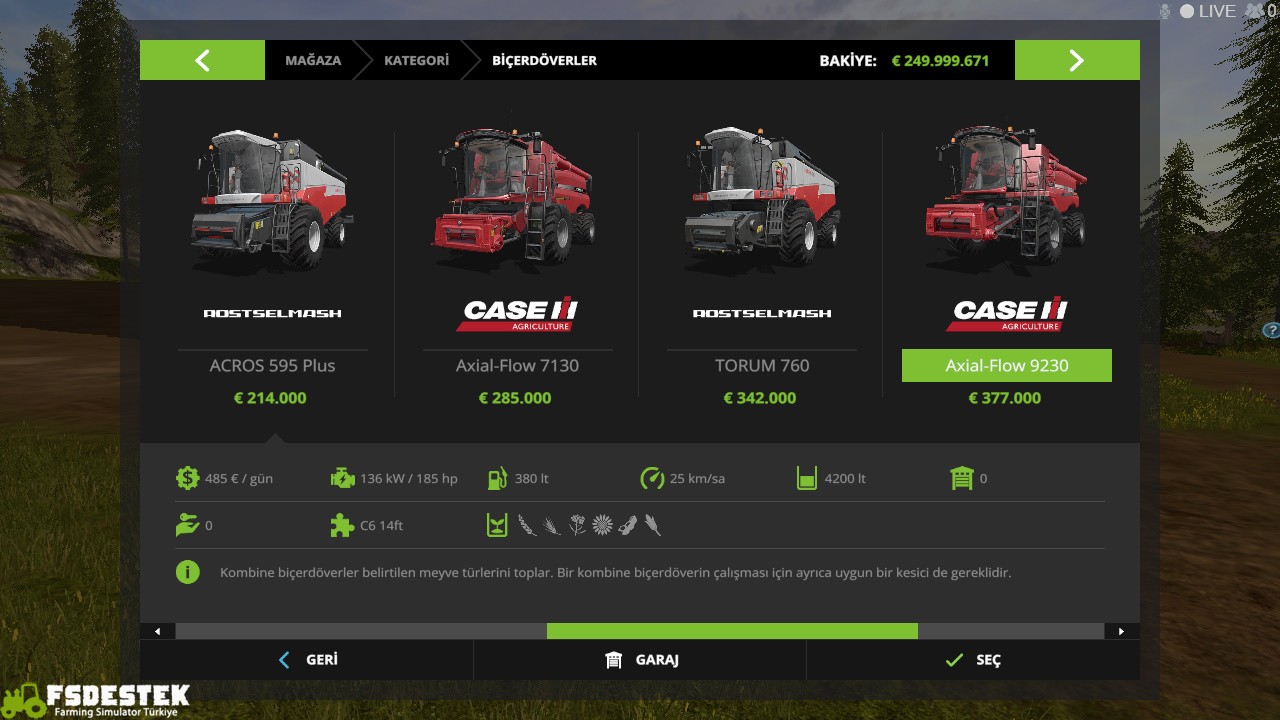Switch to the KATEGORİ breadcrumb tab
The width and height of the screenshot is (1280, 720).
[416, 60]
